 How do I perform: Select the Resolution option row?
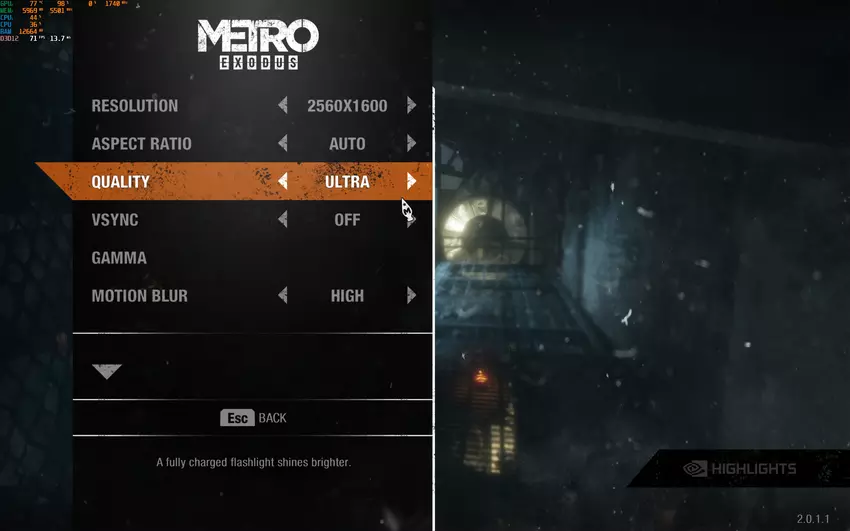point(135,106)
